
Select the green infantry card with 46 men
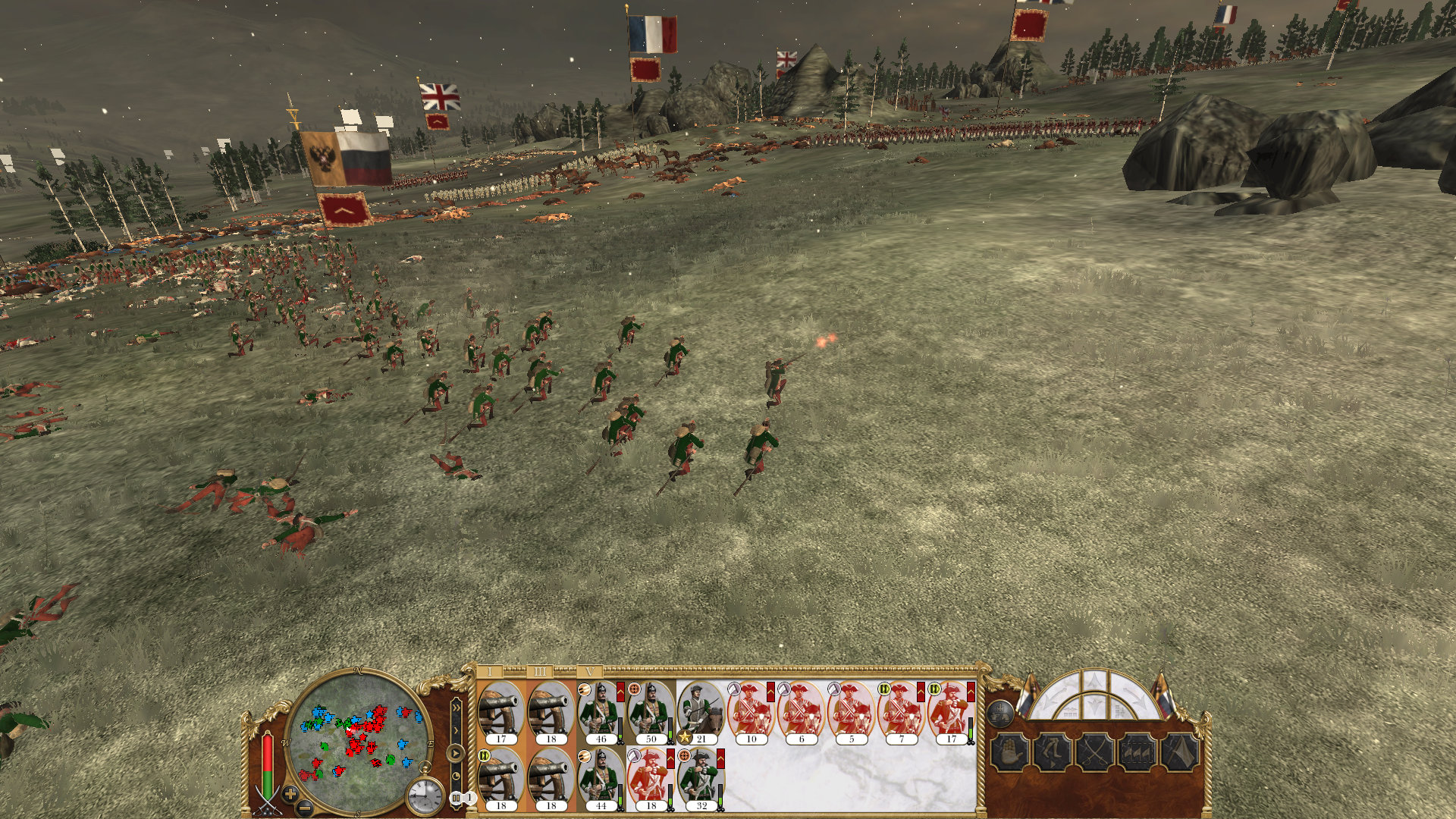pyautogui.click(x=601, y=711)
